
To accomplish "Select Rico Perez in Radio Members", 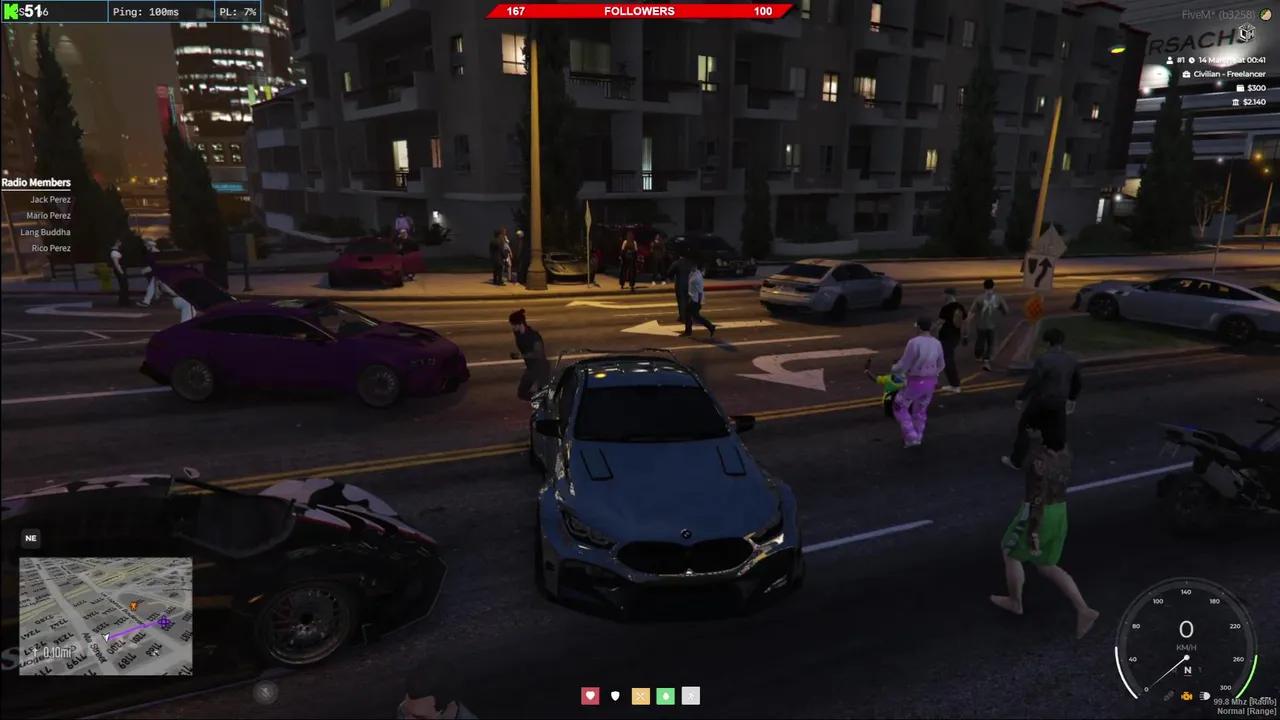I will [50, 248].
